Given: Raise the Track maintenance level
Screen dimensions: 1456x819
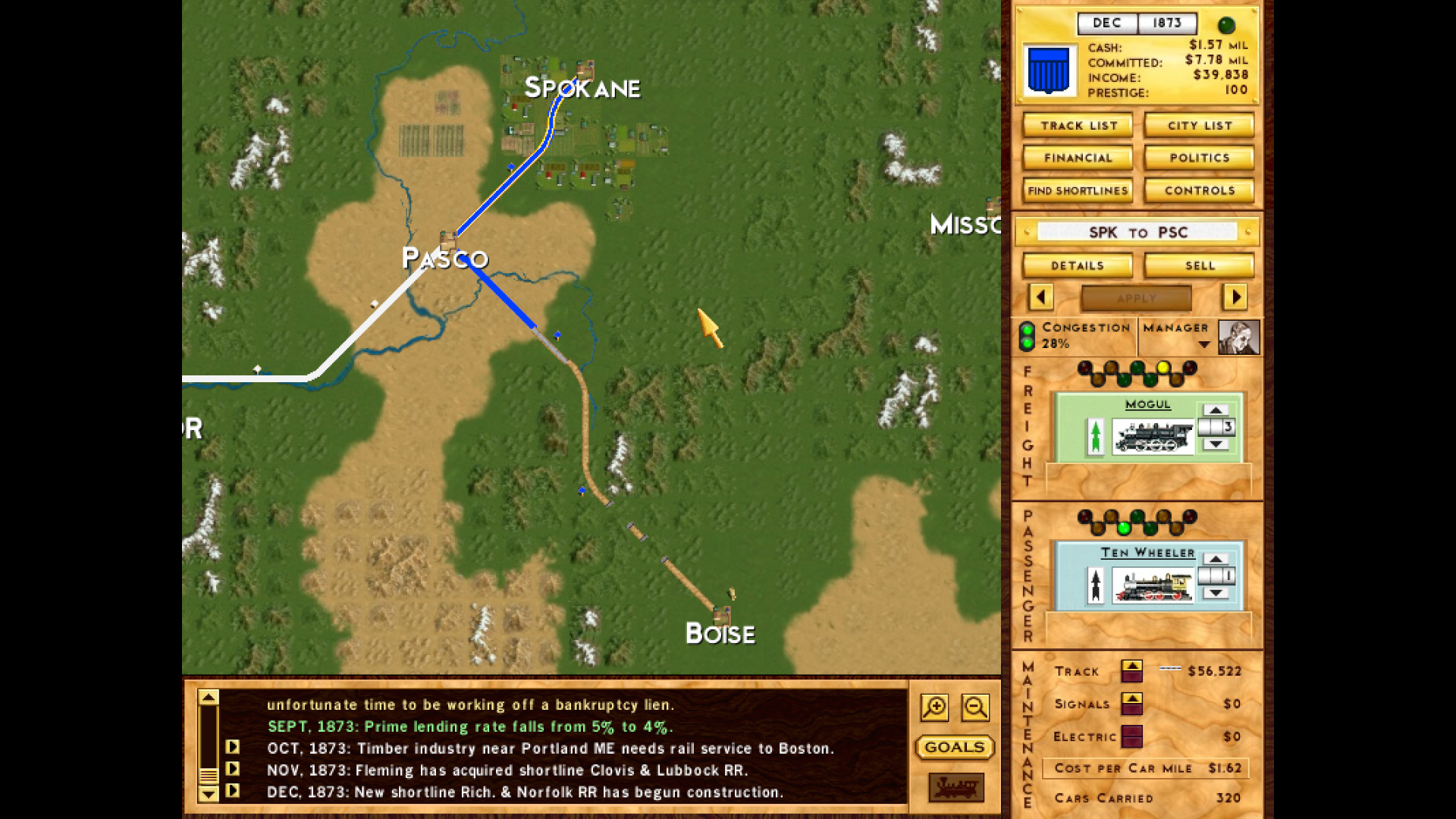Looking at the screenshot, I should 1133,665.
